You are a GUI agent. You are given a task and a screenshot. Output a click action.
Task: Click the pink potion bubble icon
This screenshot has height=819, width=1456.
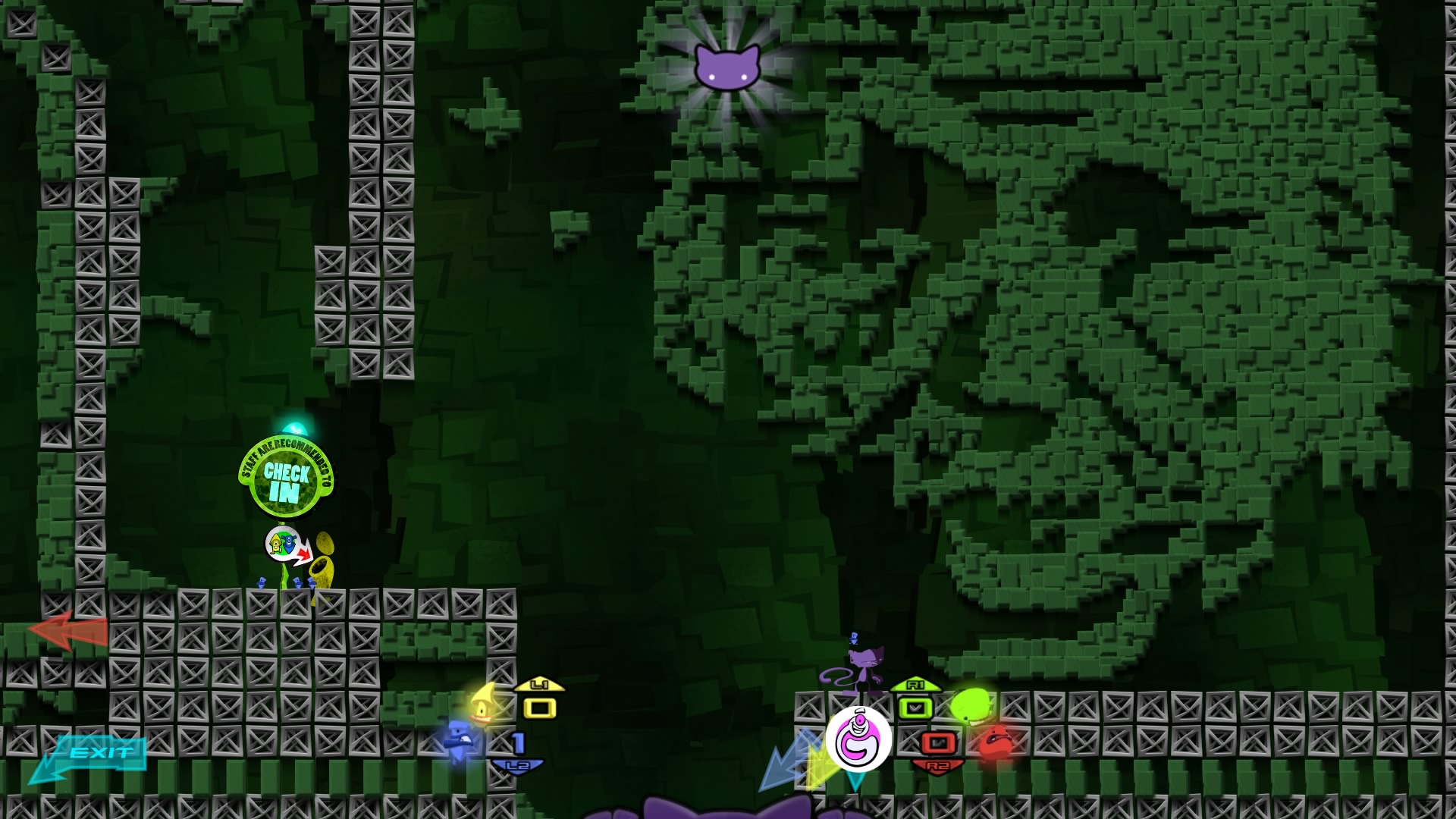click(x=858, y=739)
